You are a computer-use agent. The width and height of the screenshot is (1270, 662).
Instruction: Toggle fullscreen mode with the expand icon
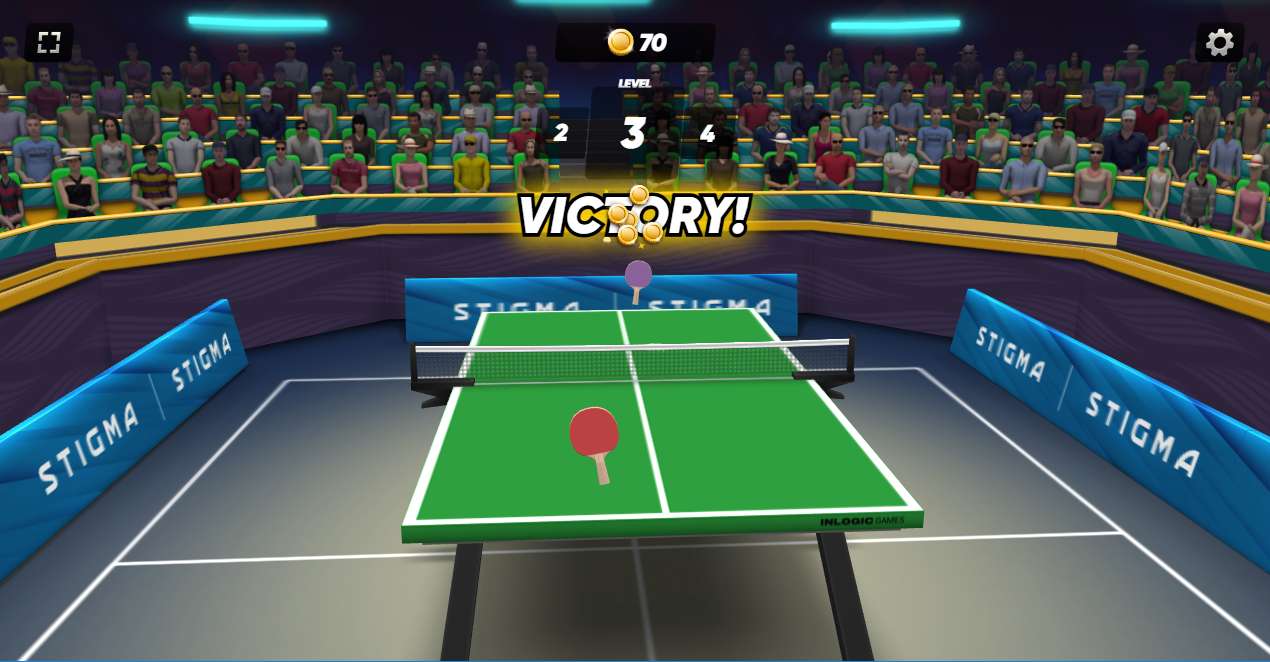pyautogui.click(x=49, y=42)
